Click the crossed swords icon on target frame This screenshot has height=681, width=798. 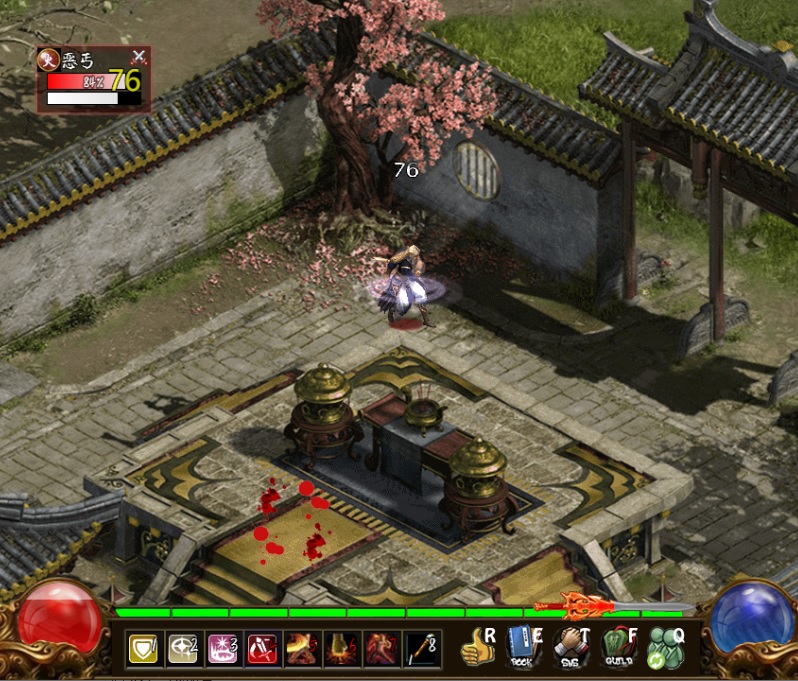[139, 56]
